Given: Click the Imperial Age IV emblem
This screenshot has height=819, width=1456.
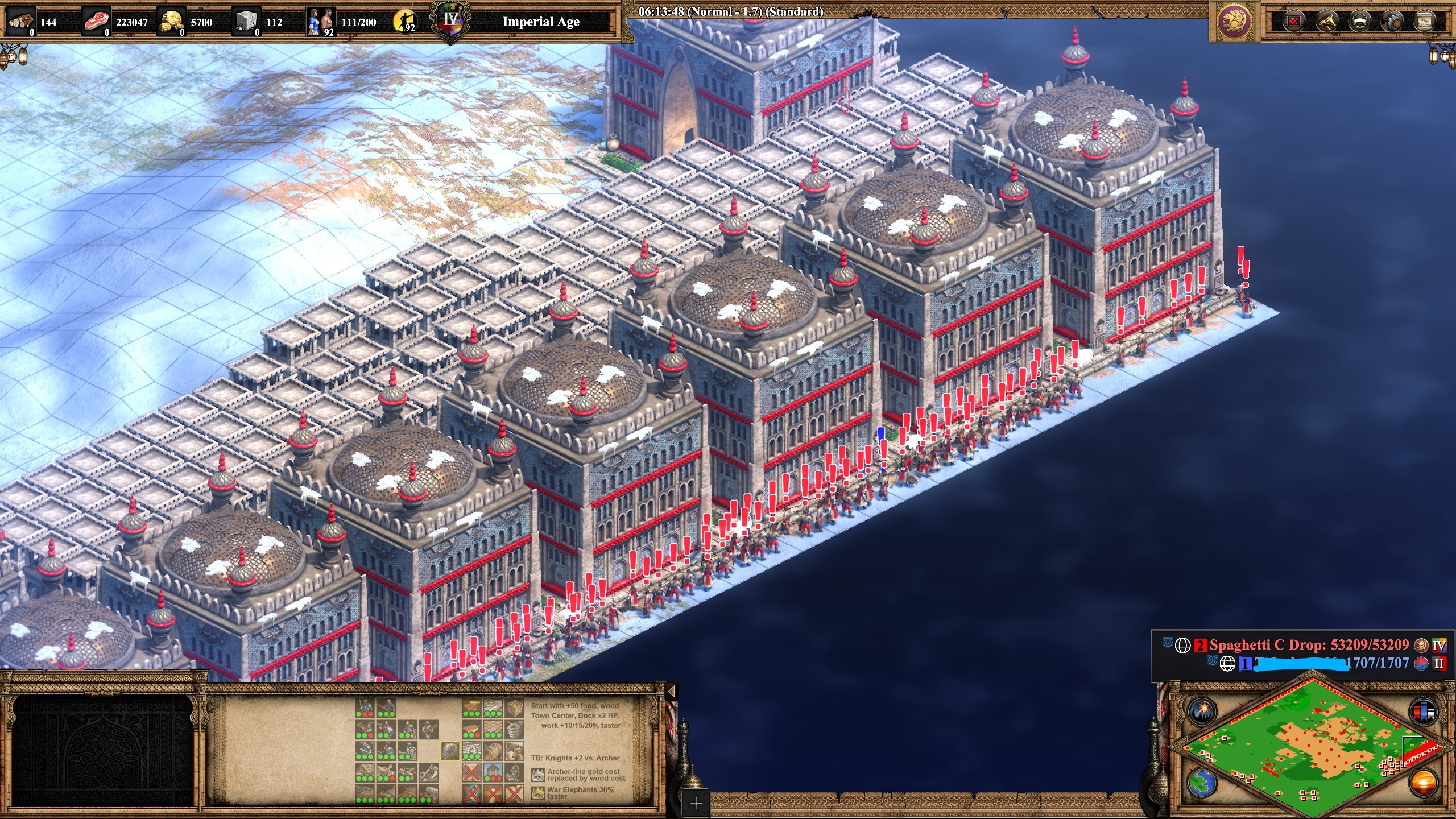Looking at the screenshot, I should [449, 21].
